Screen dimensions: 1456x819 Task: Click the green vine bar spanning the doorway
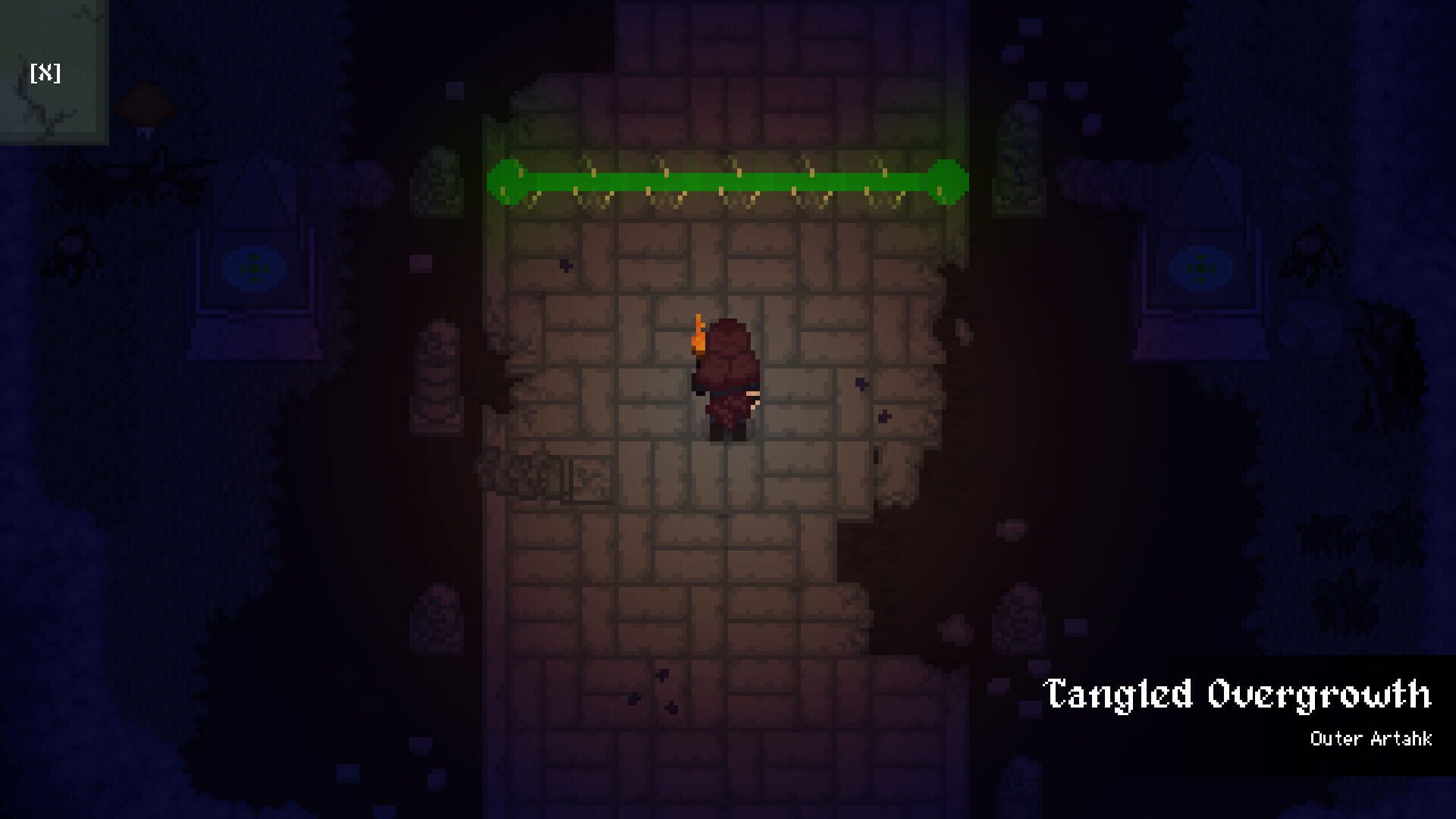(x=726, y=182)
